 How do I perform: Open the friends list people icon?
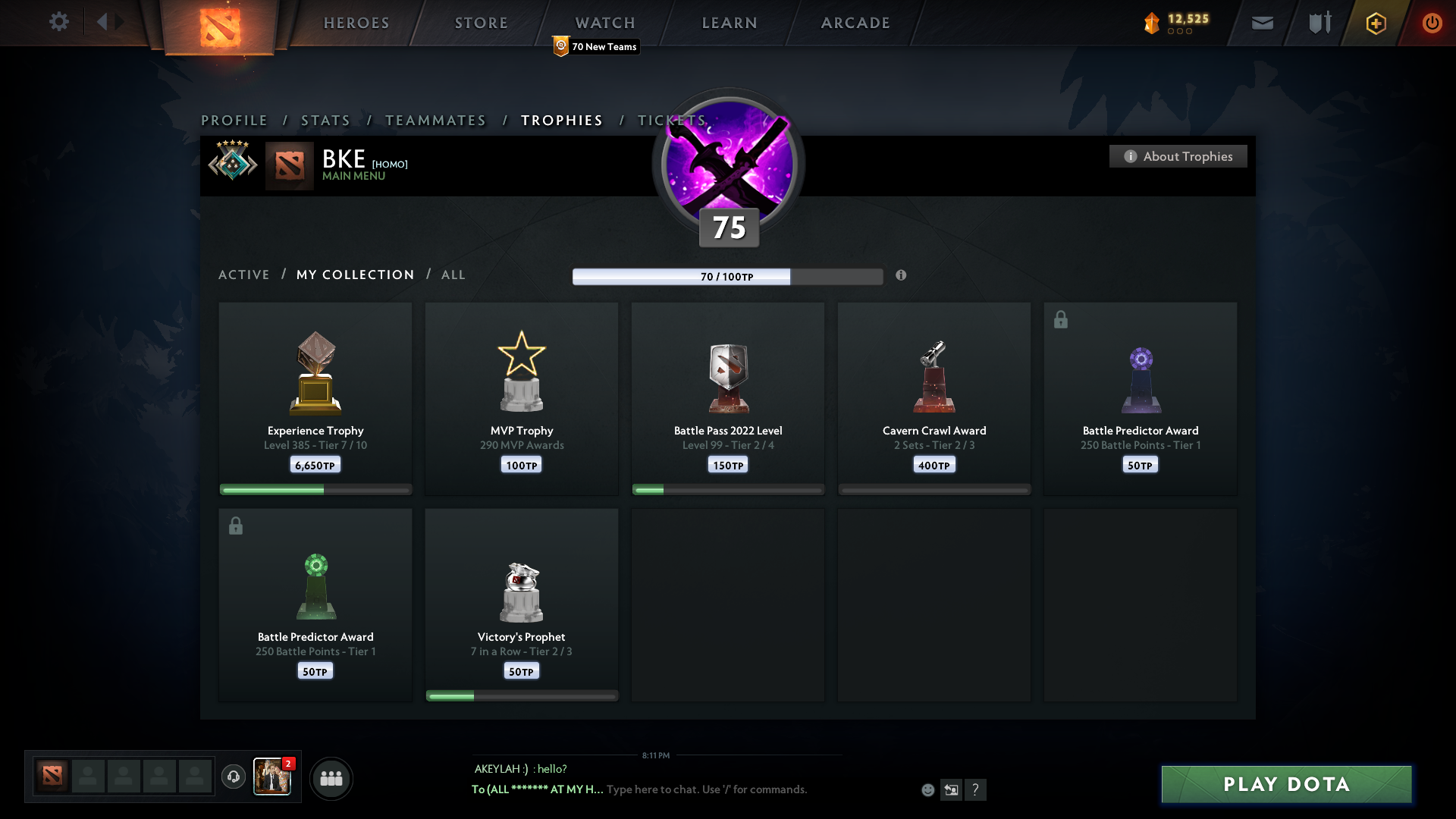(331, 778)
